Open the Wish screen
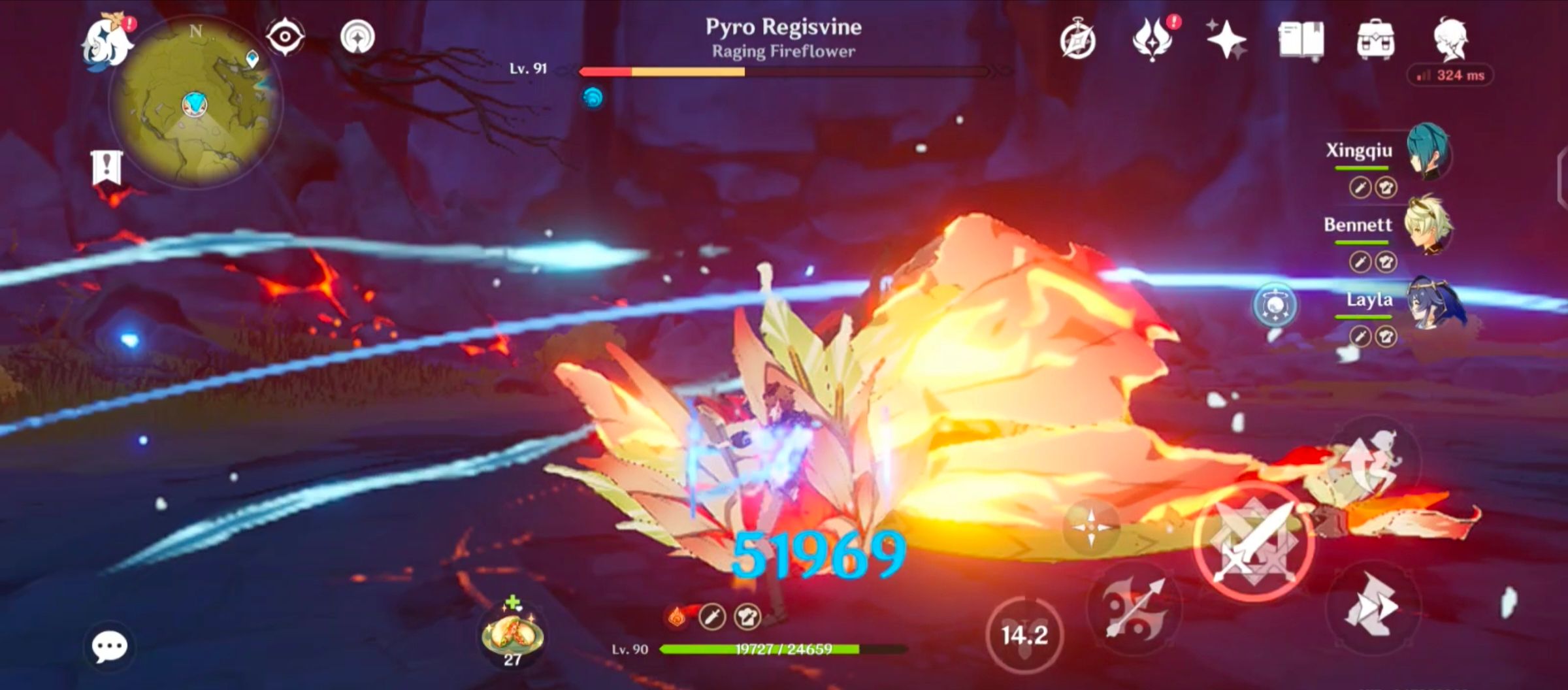This screenshot has height=690, width=1568. 1153,37
